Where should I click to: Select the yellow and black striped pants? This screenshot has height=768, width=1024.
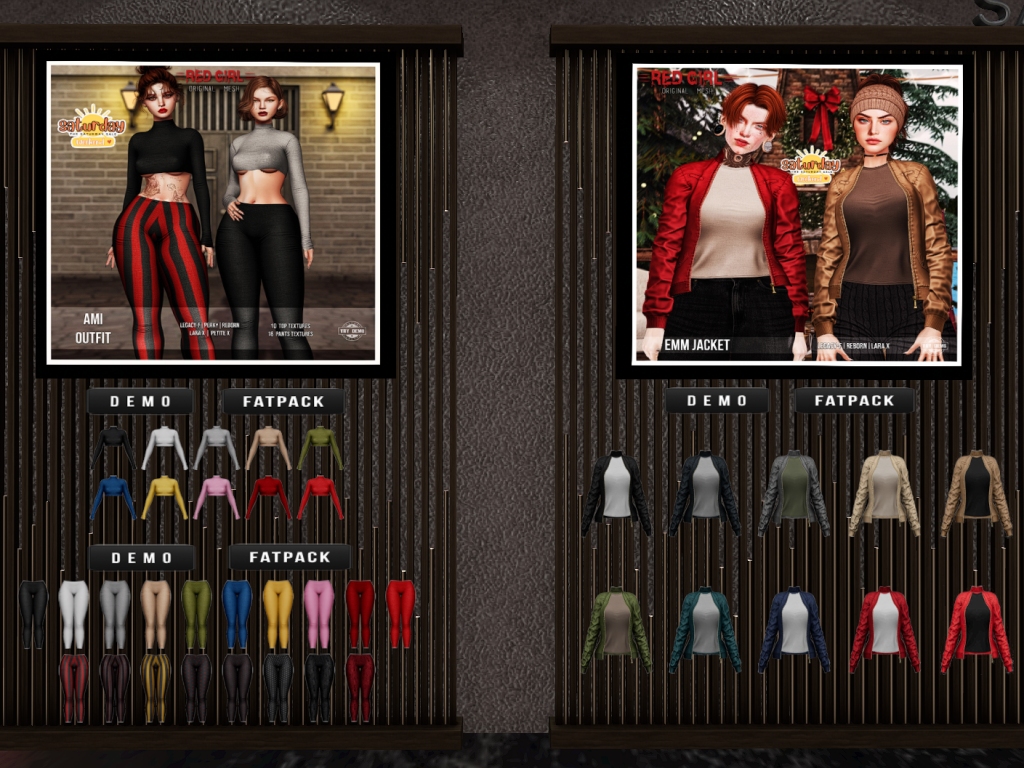[x=155, y=687]
